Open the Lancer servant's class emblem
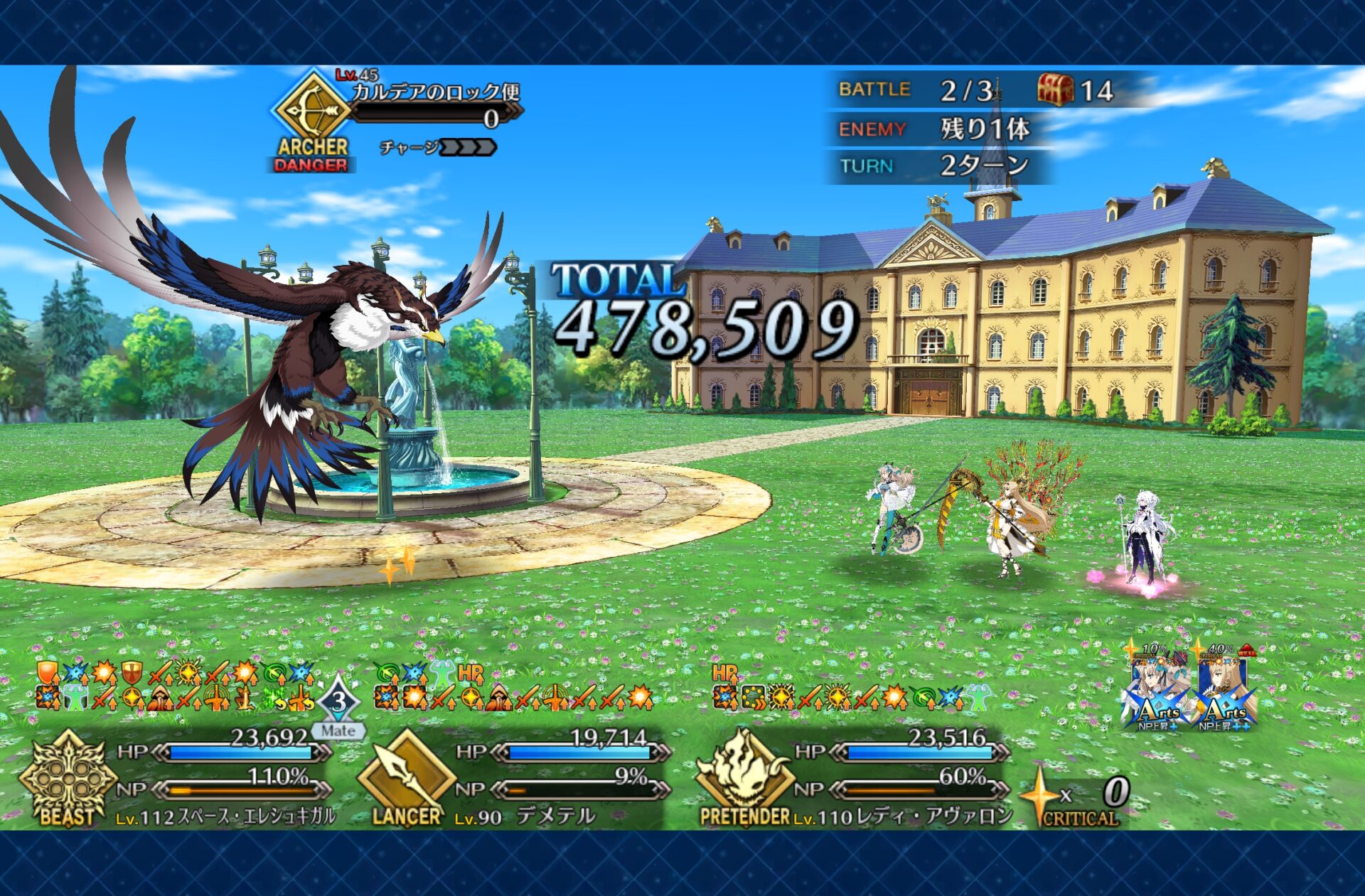1365x896 pixels. tap(406, 778)
